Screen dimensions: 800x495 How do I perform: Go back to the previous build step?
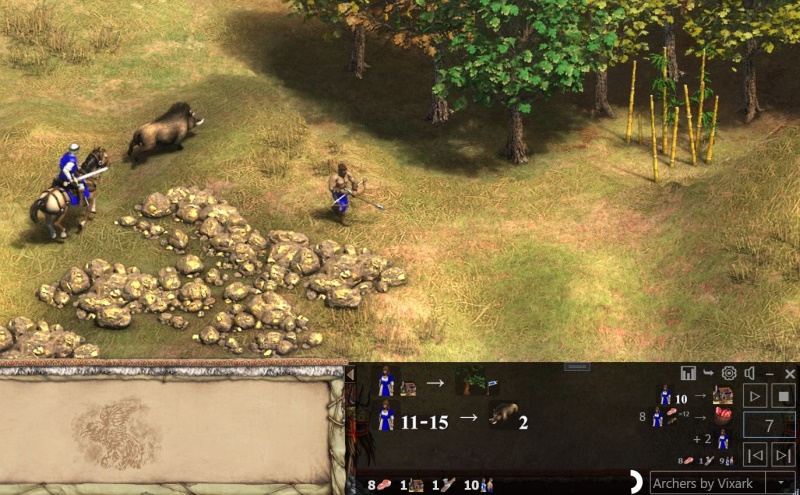pos(756,455)
